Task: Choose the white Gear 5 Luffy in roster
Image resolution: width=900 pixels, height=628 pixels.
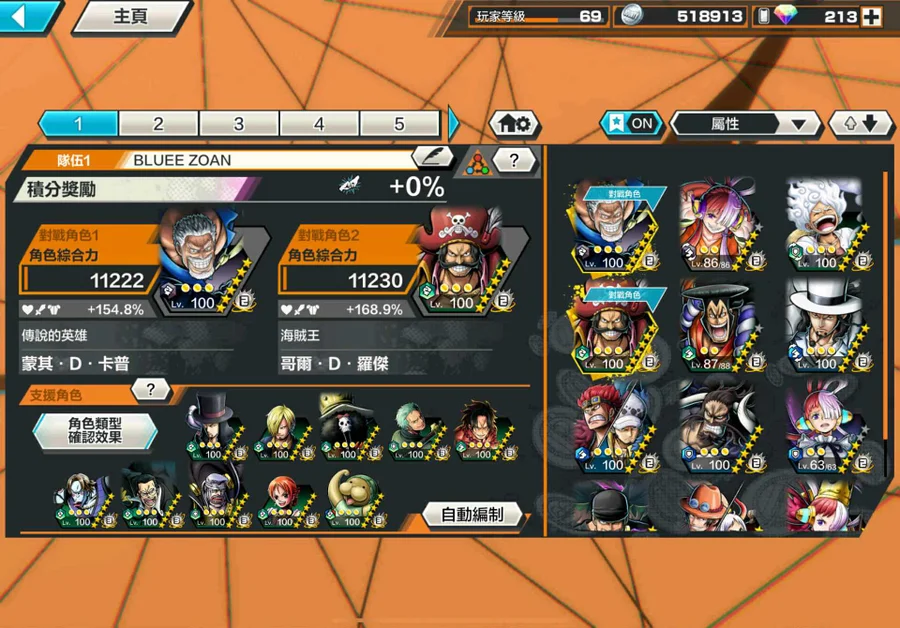Action: click(x=824, y=225)
